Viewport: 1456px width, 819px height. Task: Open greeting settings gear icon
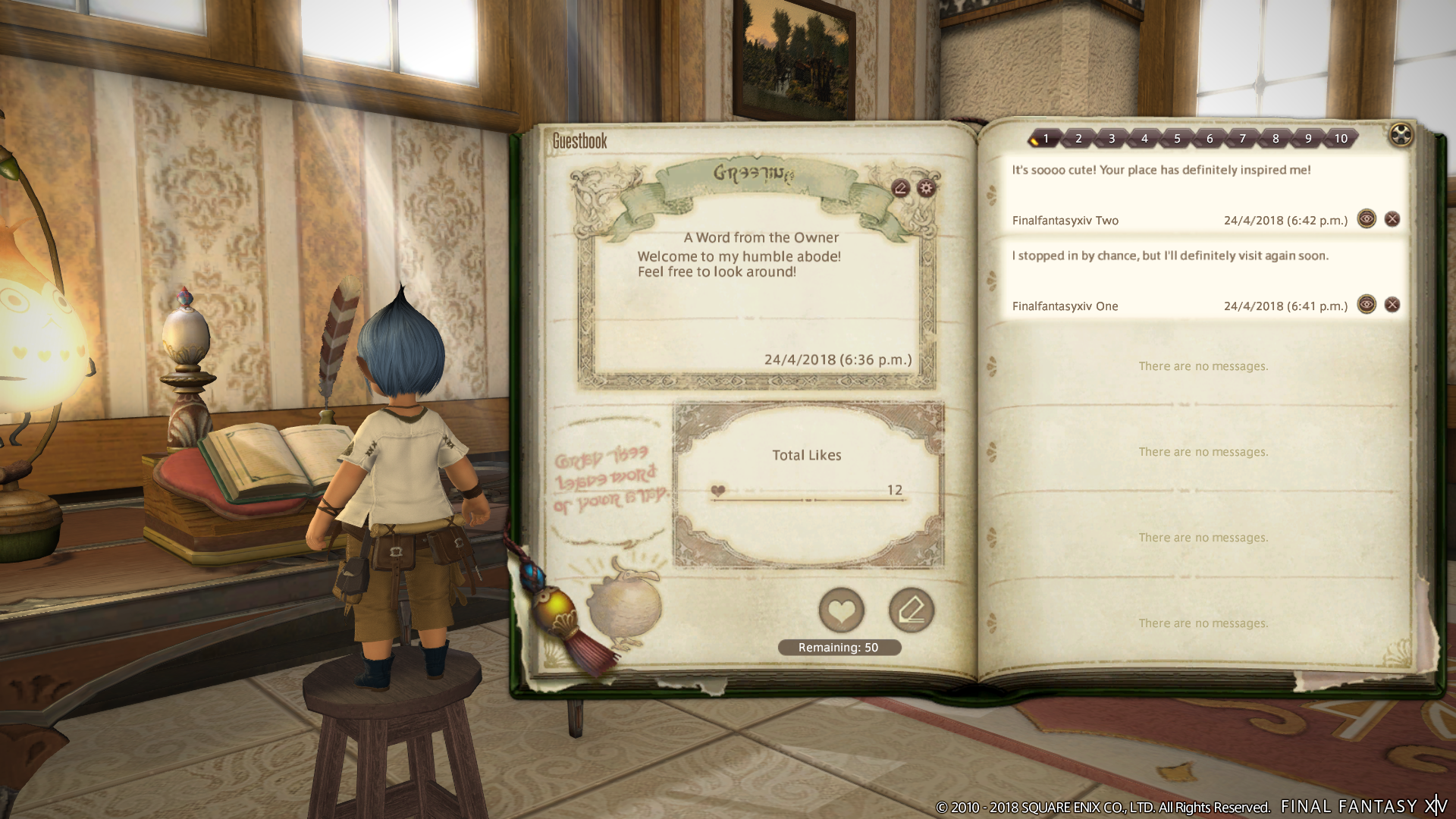coord(926,188)
